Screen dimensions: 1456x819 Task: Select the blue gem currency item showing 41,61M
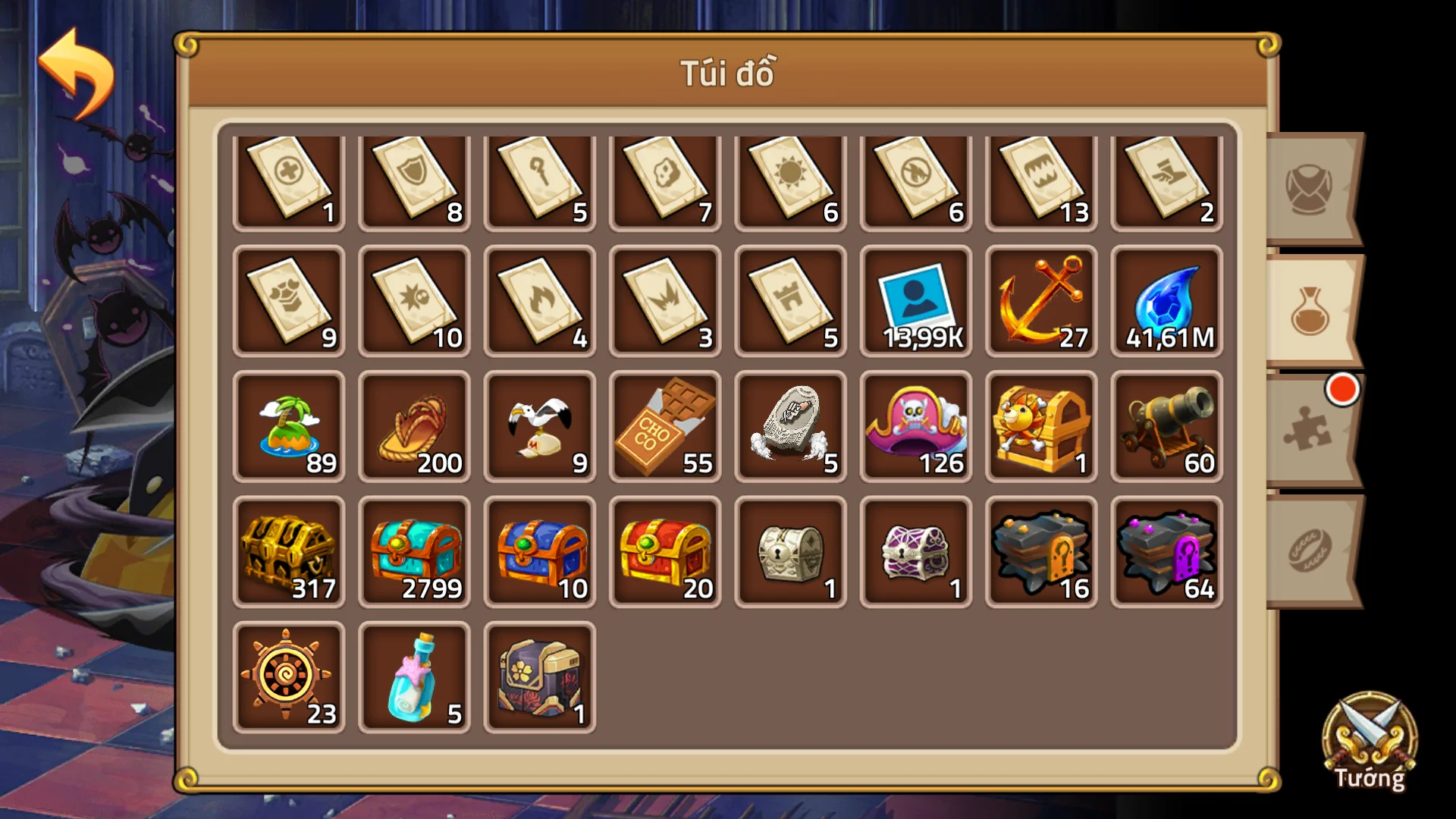tap(1166, 302)
